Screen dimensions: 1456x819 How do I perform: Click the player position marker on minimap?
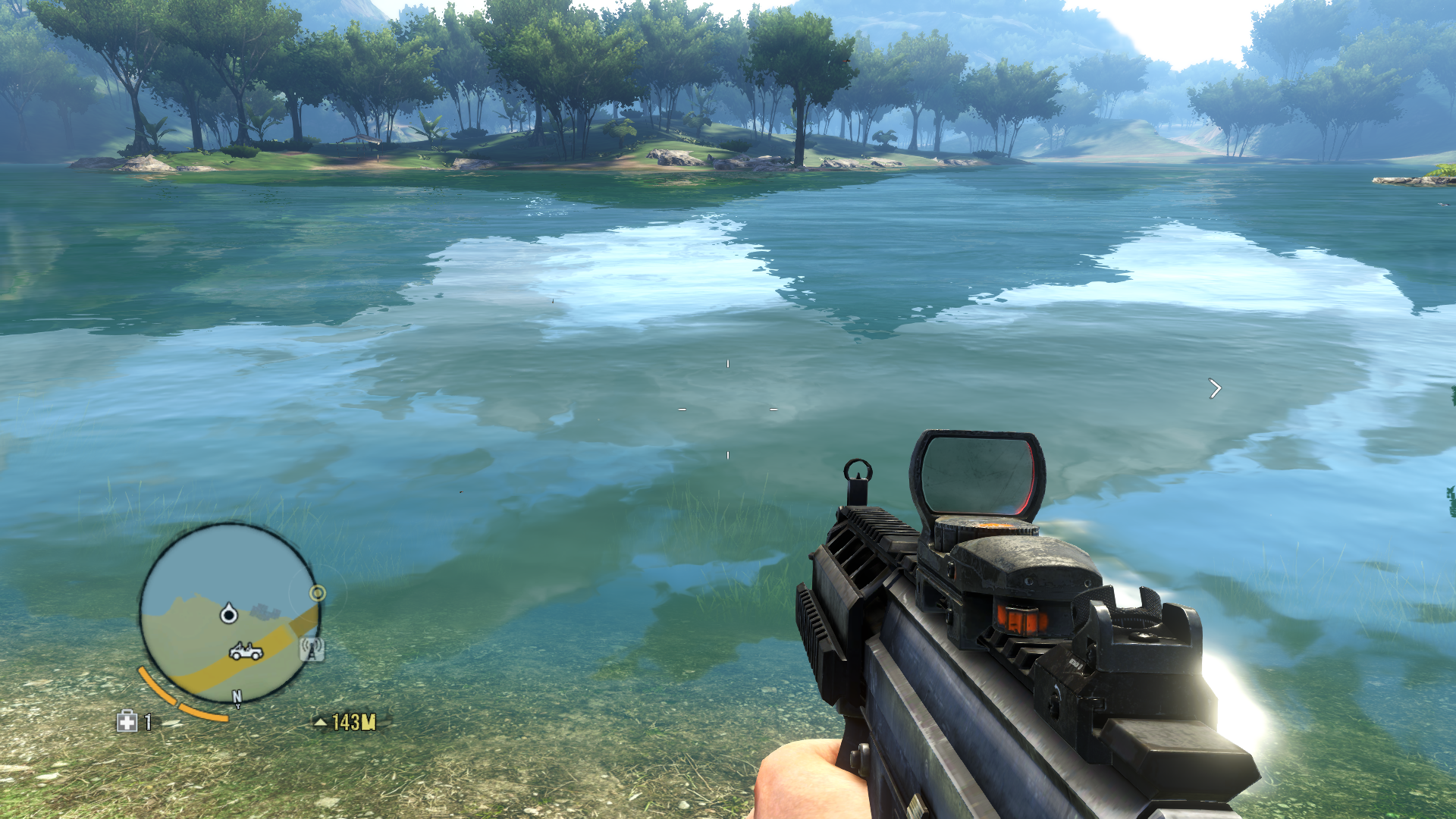pyautogui.click(x=228, y=613)
